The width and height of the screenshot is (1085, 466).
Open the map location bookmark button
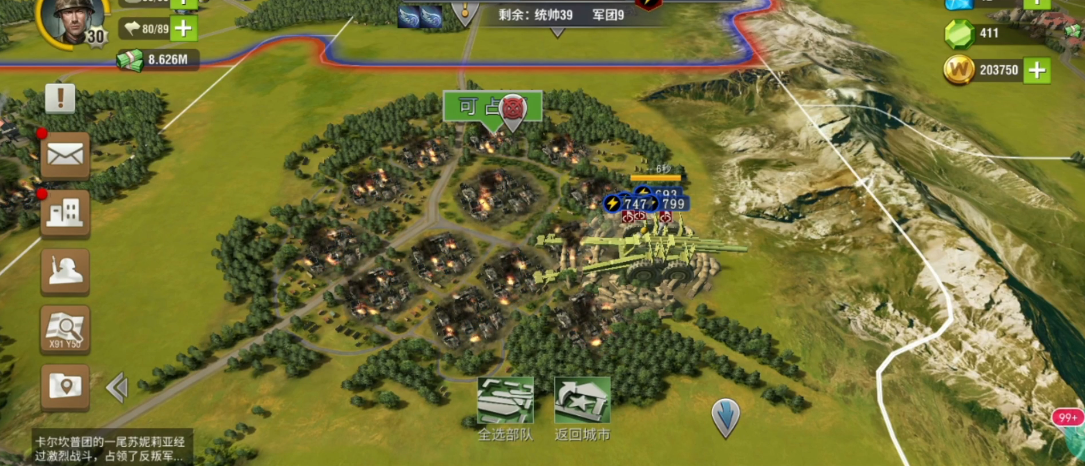(65, 387)
